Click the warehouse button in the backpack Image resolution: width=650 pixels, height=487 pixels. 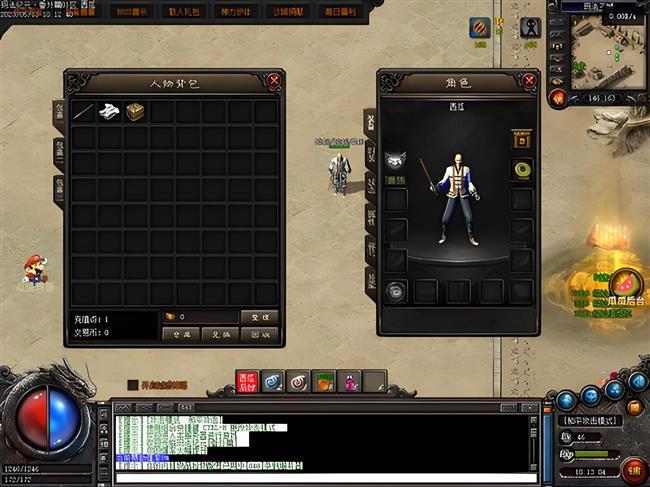pyautogui.click(x=180, y=335)
